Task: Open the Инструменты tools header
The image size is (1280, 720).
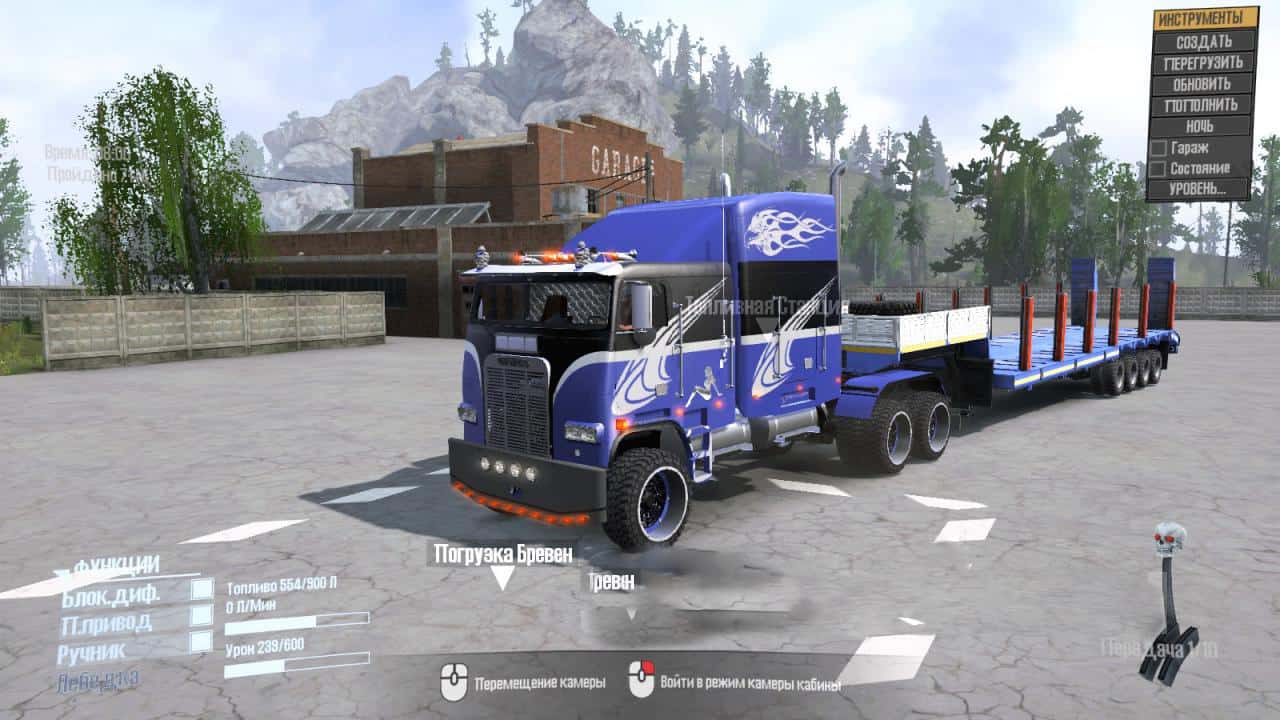Action: click(1205, 18)
